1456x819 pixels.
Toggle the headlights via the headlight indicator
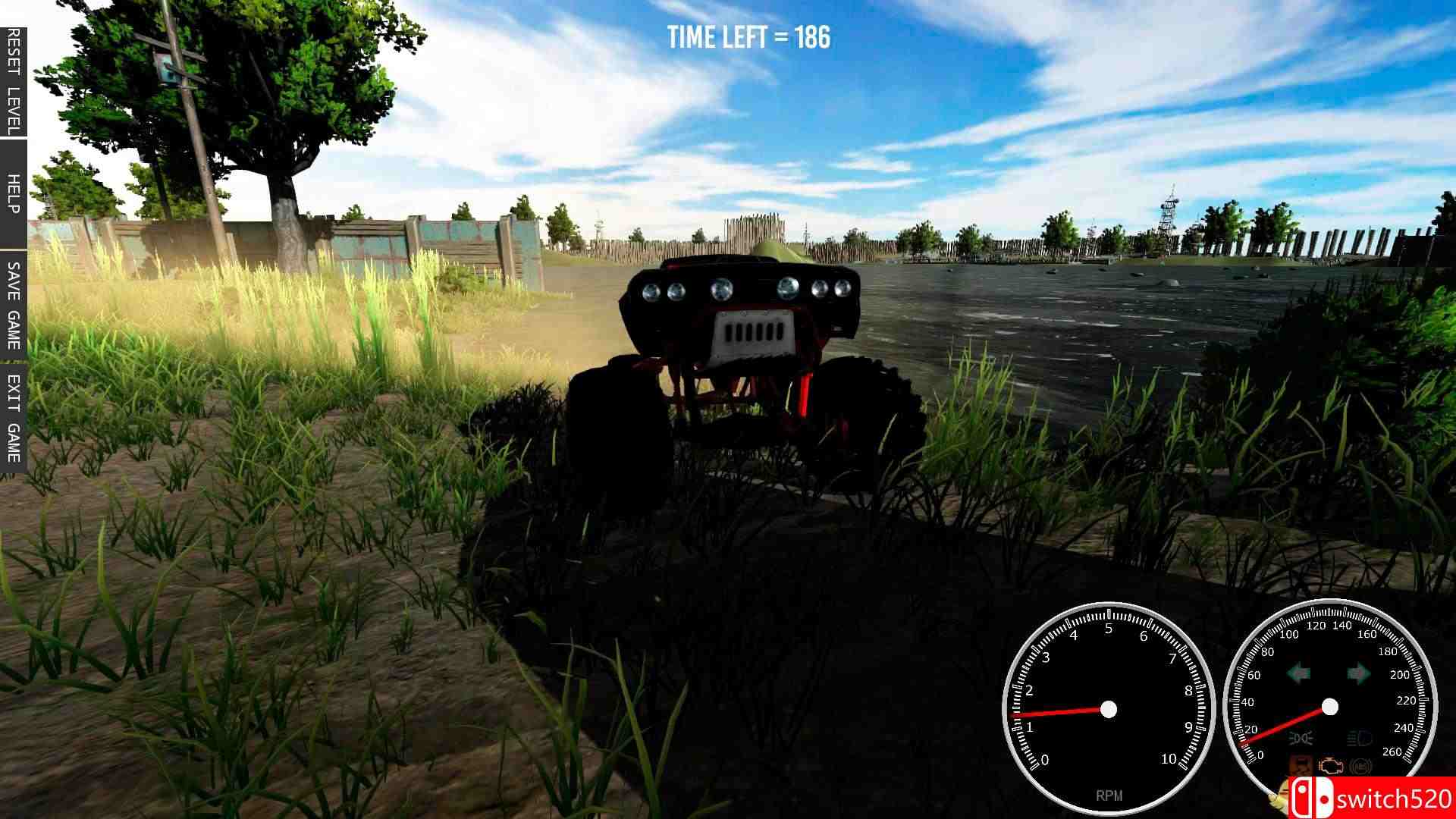[1358, 737]
